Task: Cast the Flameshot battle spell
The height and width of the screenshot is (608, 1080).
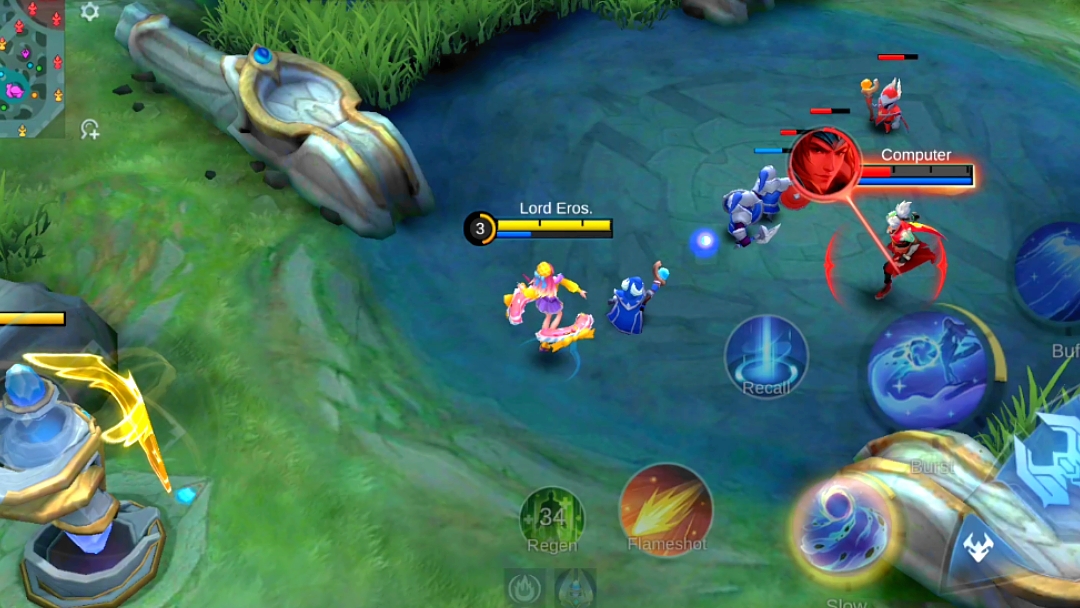Action: point(666,510)
